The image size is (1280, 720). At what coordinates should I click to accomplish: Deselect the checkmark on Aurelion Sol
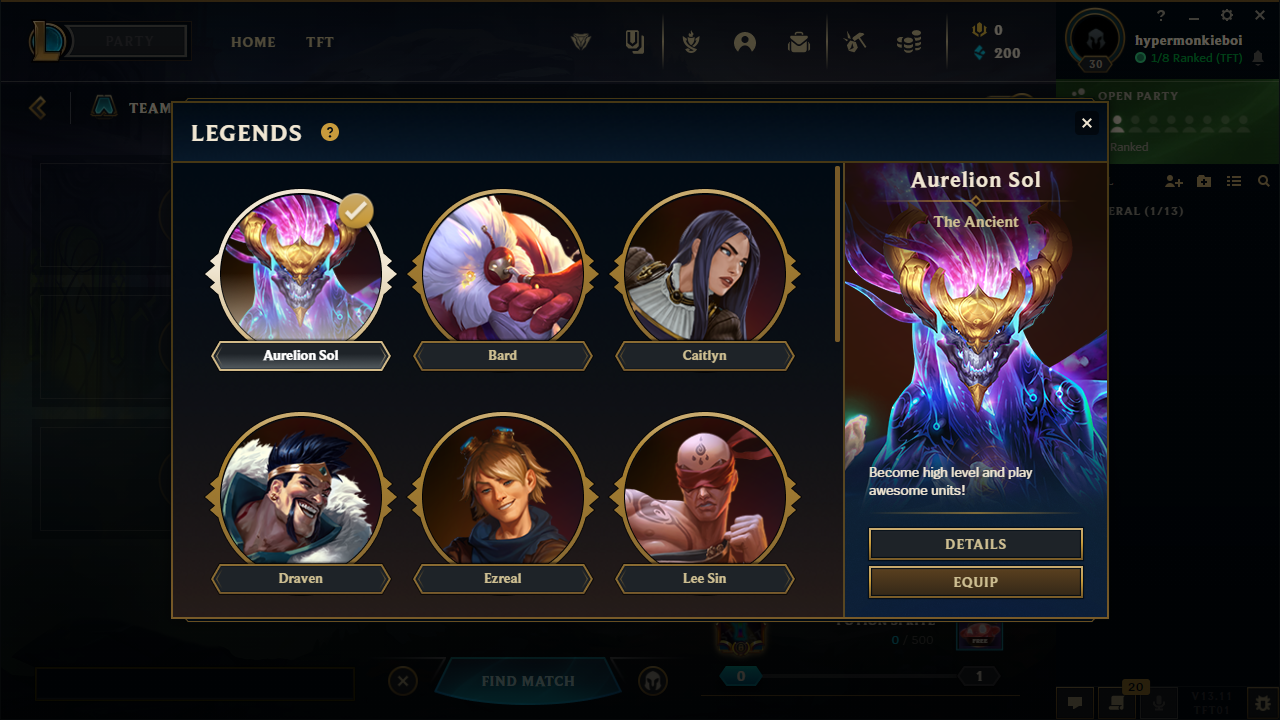[355, 211]
